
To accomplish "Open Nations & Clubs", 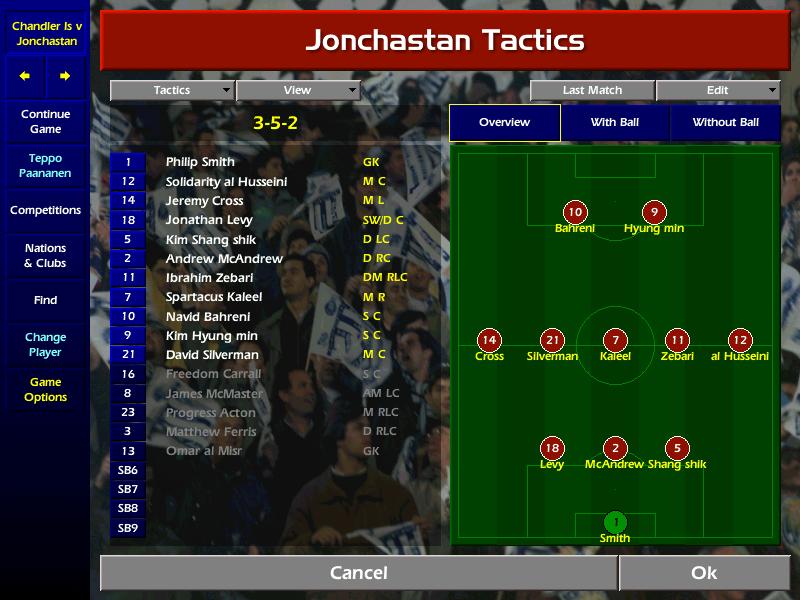I will (45, 255).
